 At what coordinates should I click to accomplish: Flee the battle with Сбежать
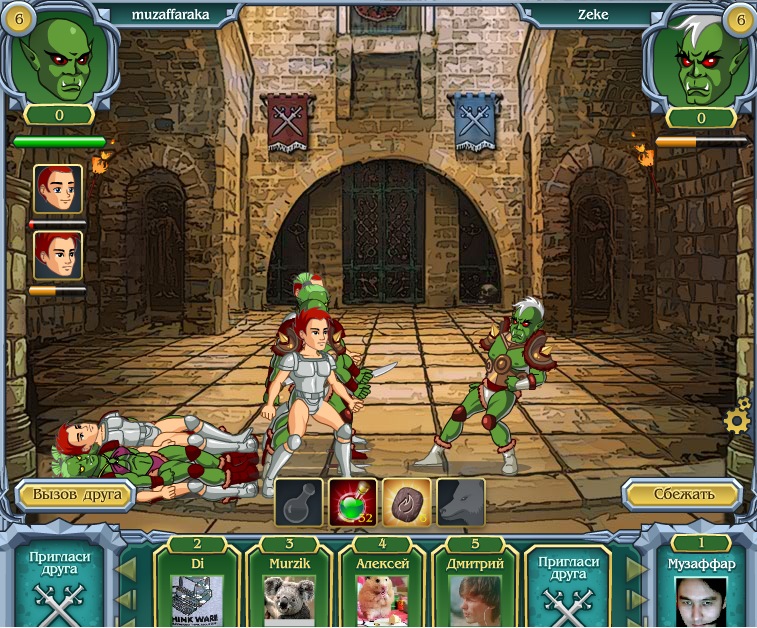(x=683, y=494)
